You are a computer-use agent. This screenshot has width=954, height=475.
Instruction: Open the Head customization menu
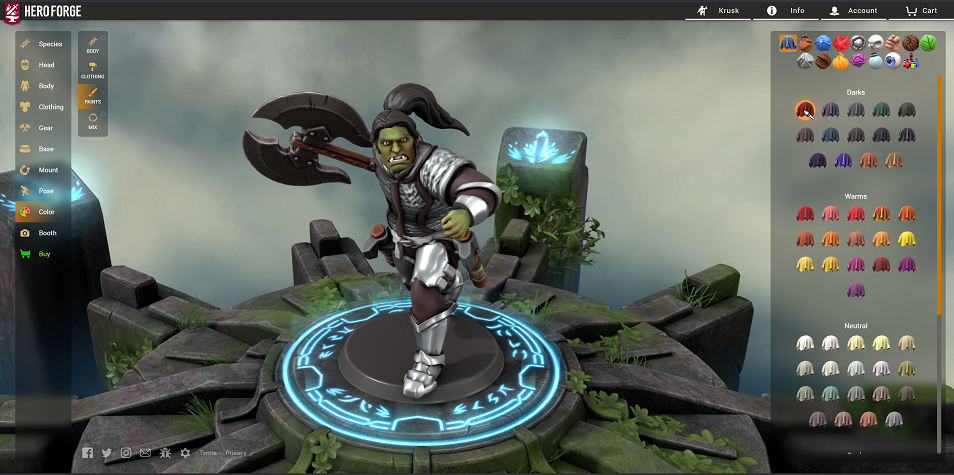[42, 65]
